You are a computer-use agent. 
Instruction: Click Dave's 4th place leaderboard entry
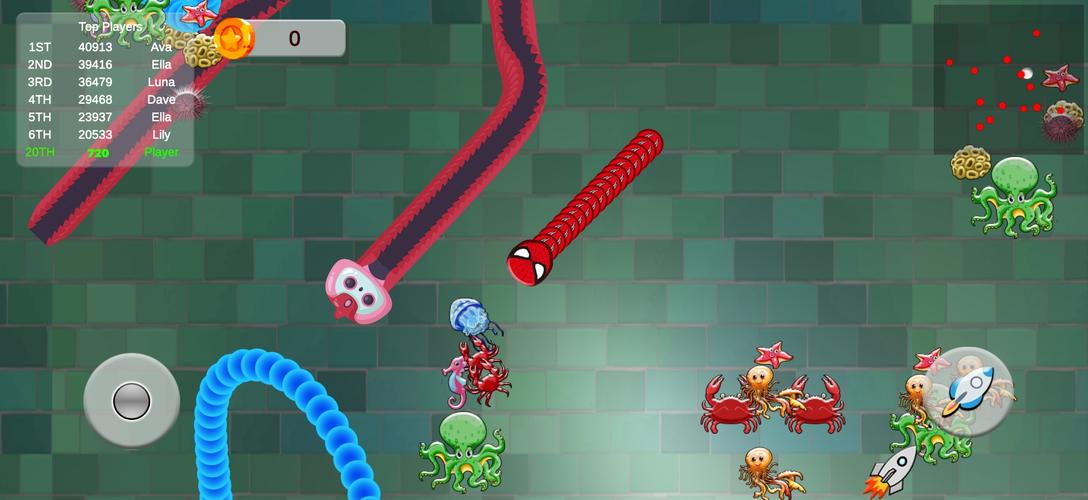tap(100, 100)
